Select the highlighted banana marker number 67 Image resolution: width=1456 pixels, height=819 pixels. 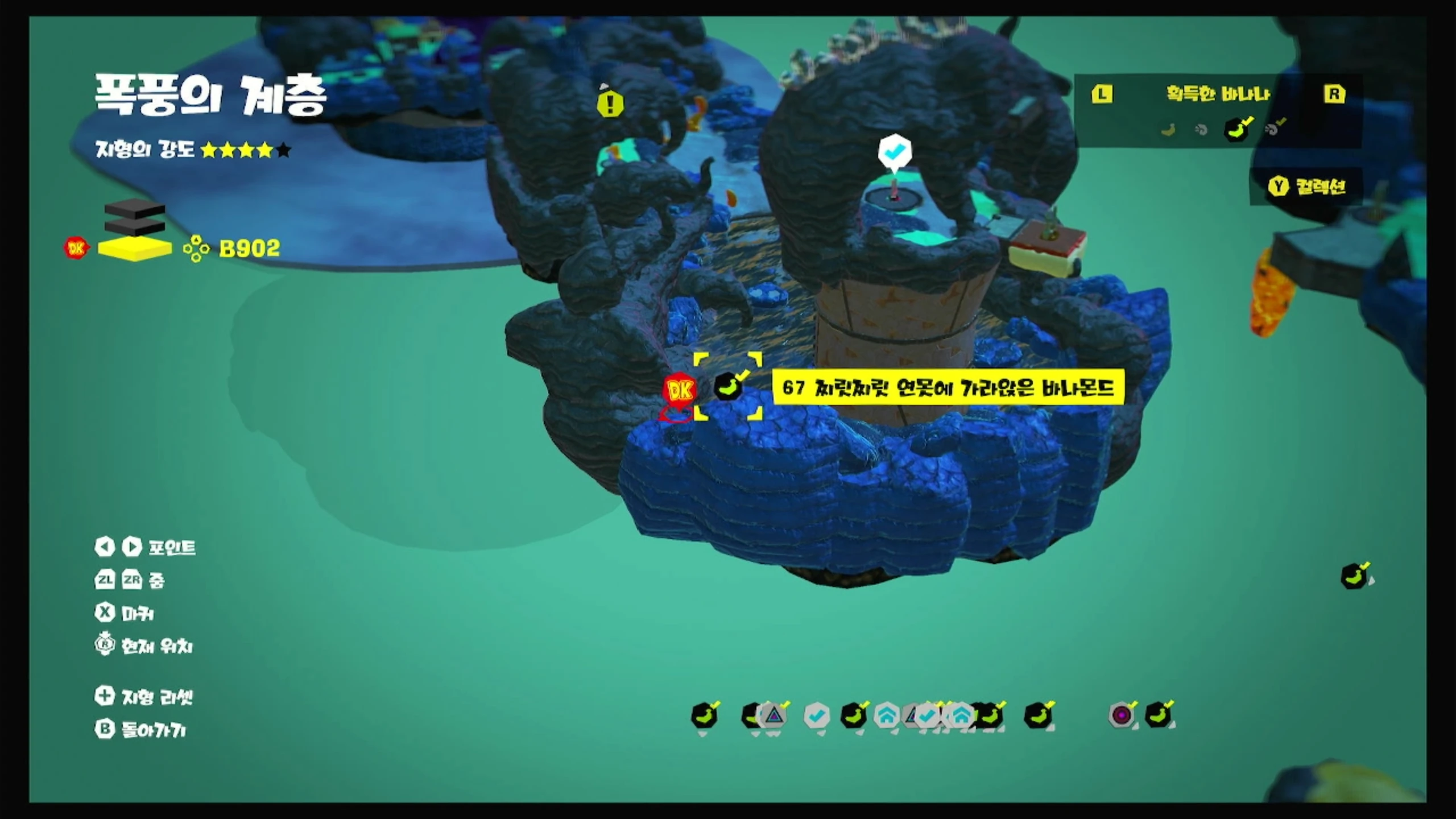(727, 387)
